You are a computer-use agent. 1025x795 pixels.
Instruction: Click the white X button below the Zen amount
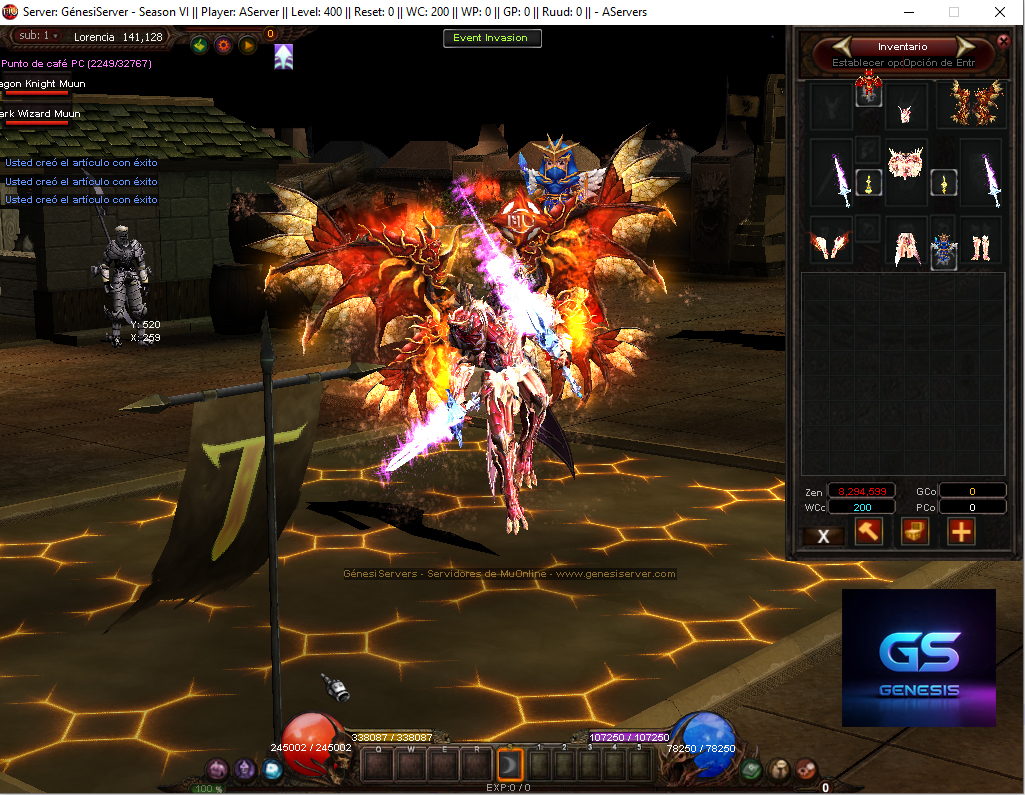click(824, 535)
